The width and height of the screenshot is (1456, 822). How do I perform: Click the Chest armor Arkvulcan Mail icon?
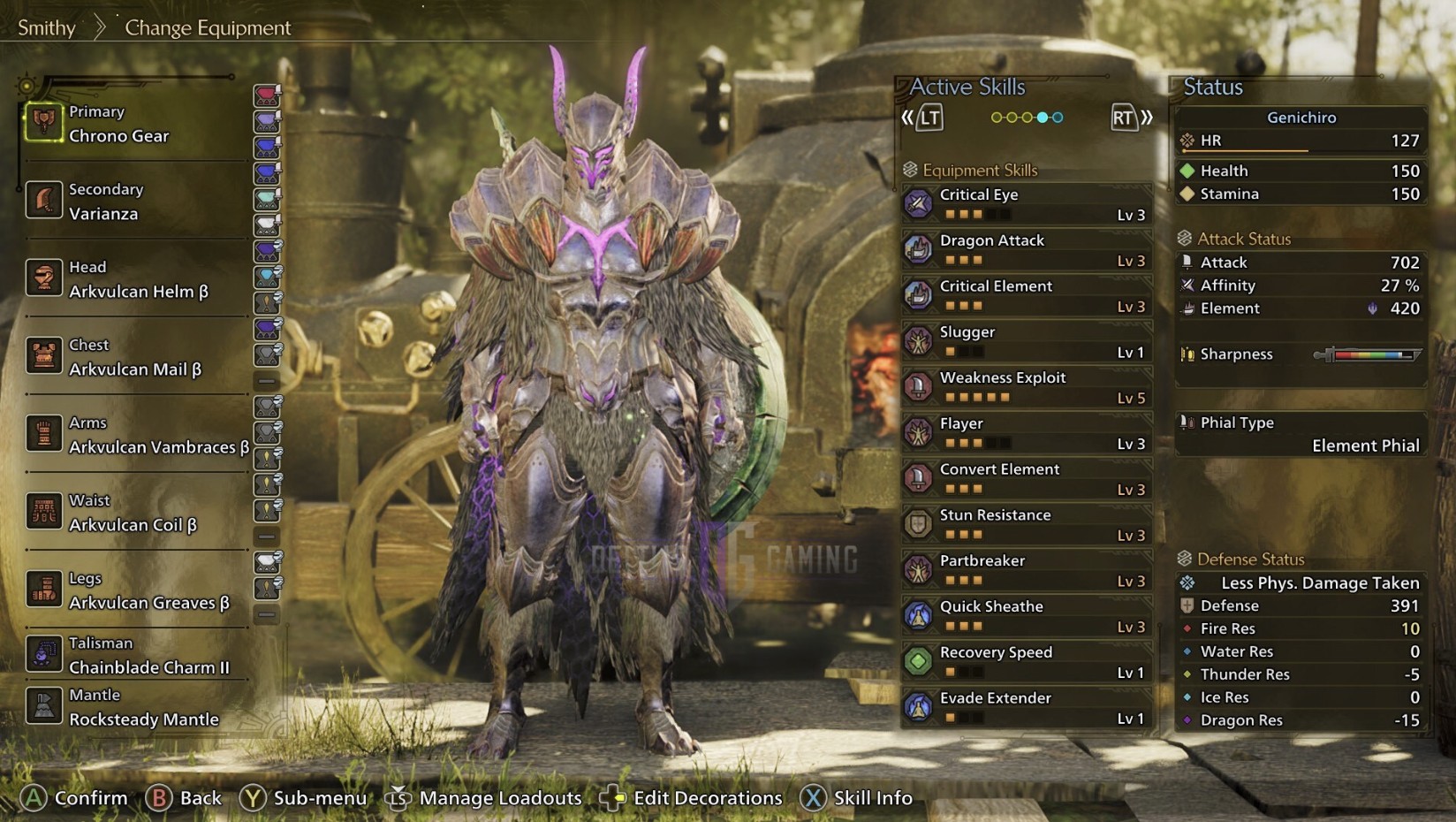43,356
